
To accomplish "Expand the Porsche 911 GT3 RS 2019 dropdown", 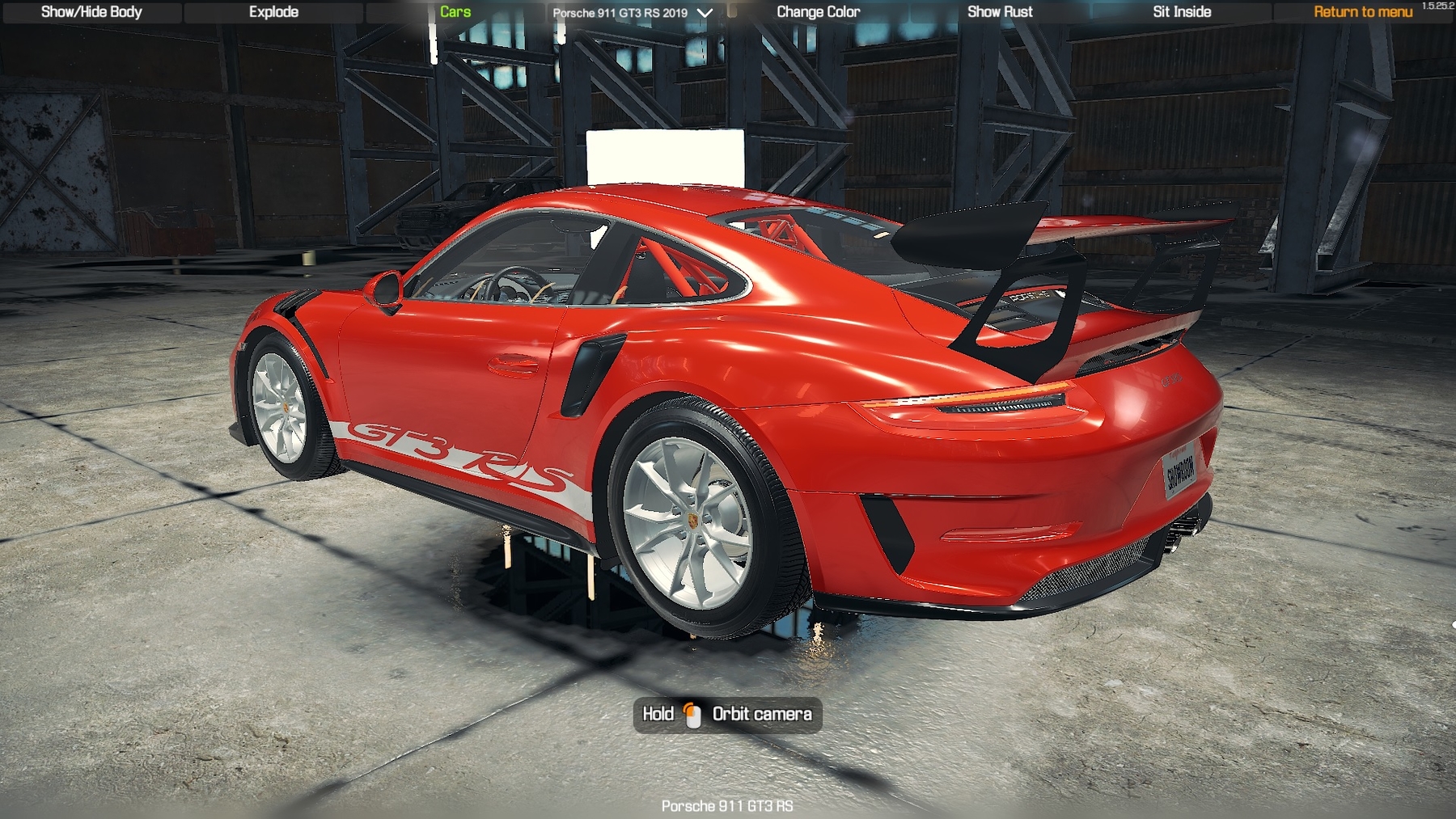I will [633, 13].
